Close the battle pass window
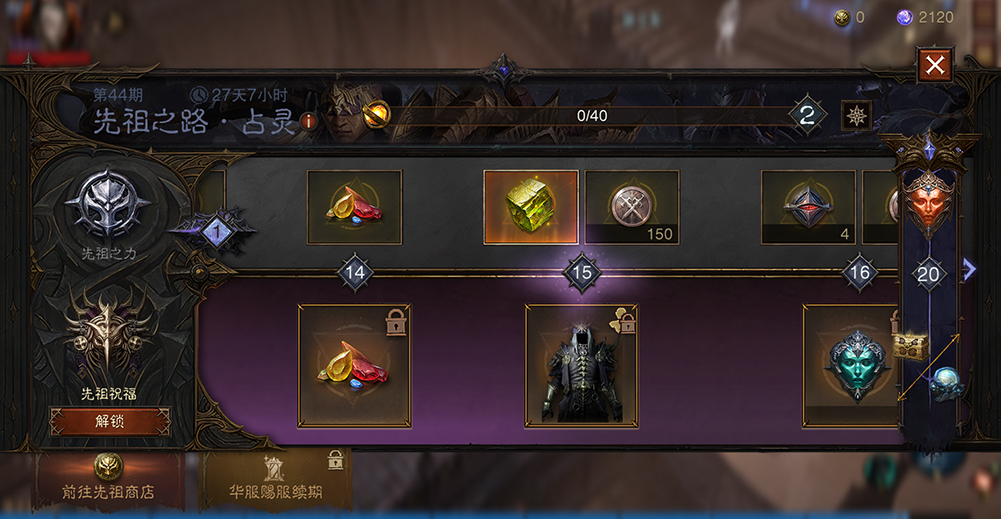 click(935, 66)
